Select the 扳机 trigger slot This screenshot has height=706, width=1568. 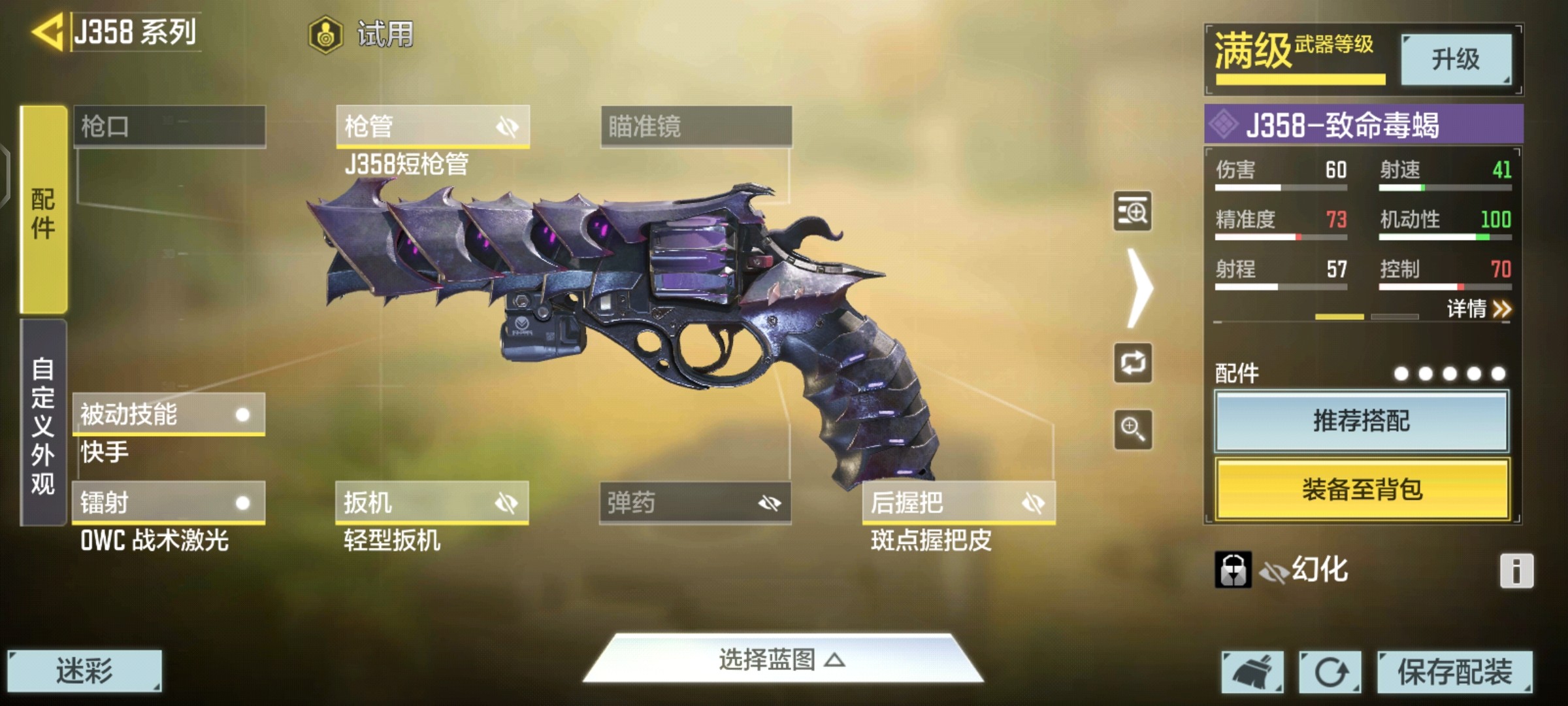coord(432,503)
